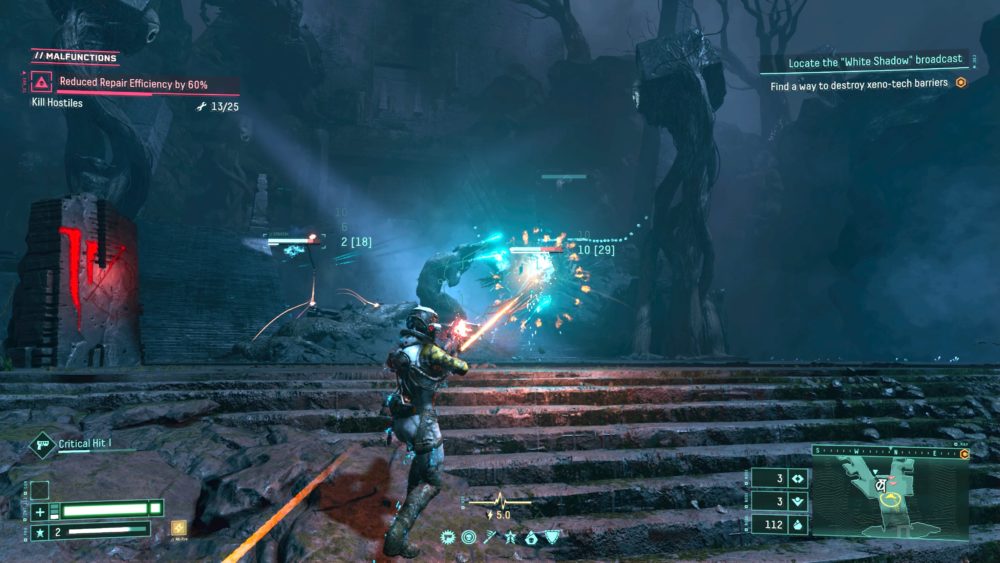Click the droplet resource icon showing 112
Viewport: 1000px width, 563px height.
(797, 522)
